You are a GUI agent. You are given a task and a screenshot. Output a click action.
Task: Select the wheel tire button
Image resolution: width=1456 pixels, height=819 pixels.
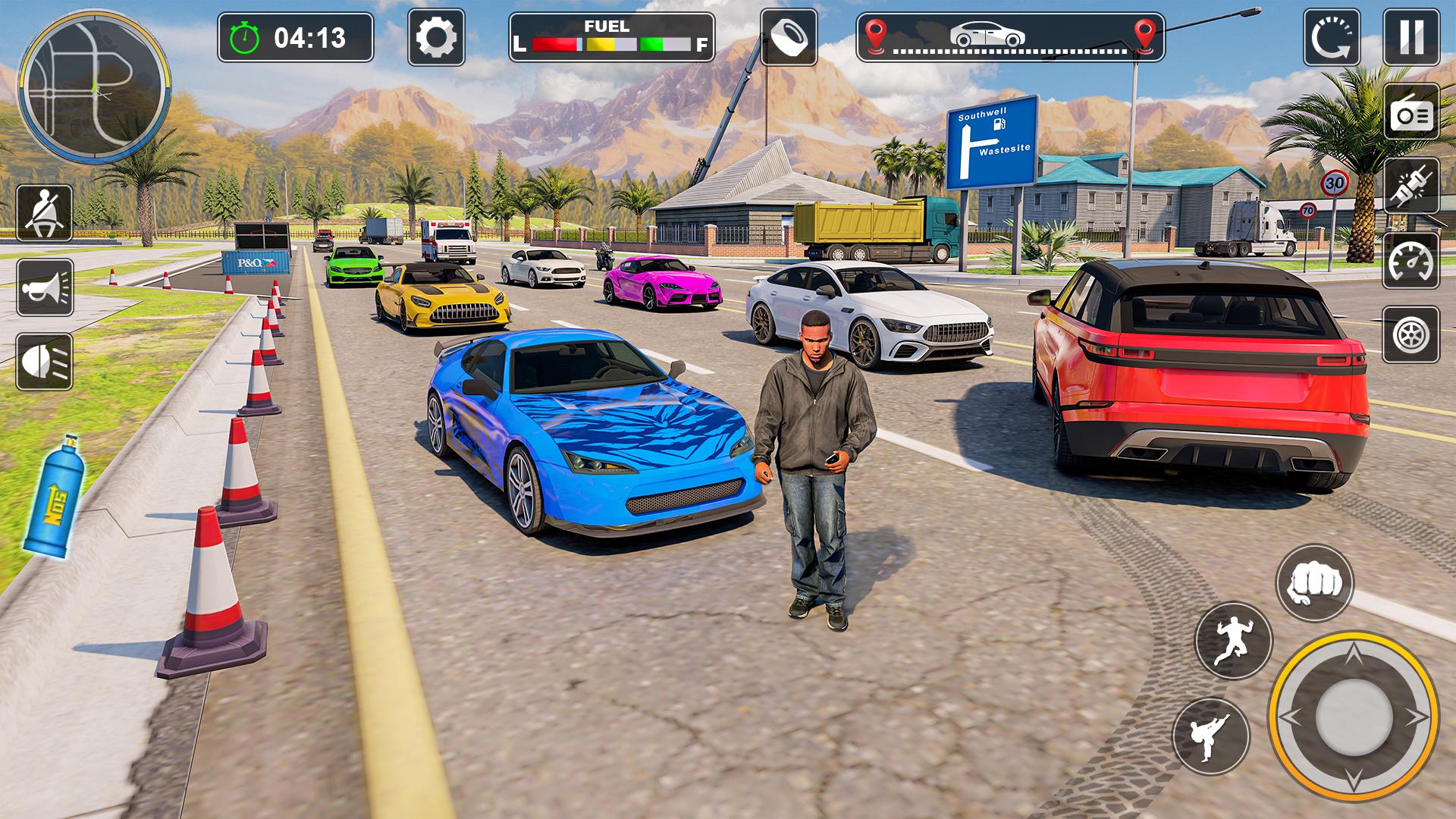(1411, 334)
